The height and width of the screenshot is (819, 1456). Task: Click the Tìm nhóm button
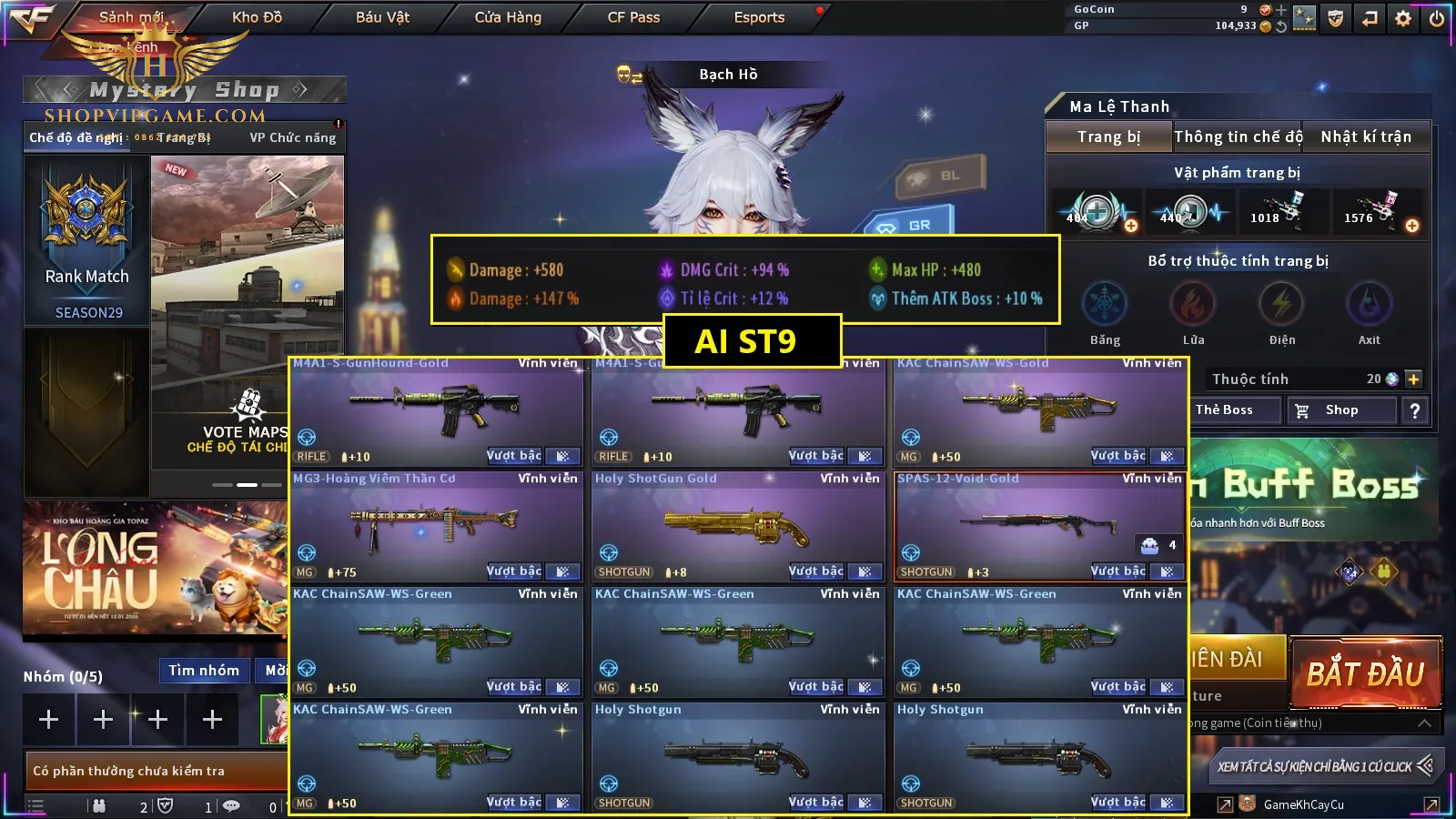point(204,671)
